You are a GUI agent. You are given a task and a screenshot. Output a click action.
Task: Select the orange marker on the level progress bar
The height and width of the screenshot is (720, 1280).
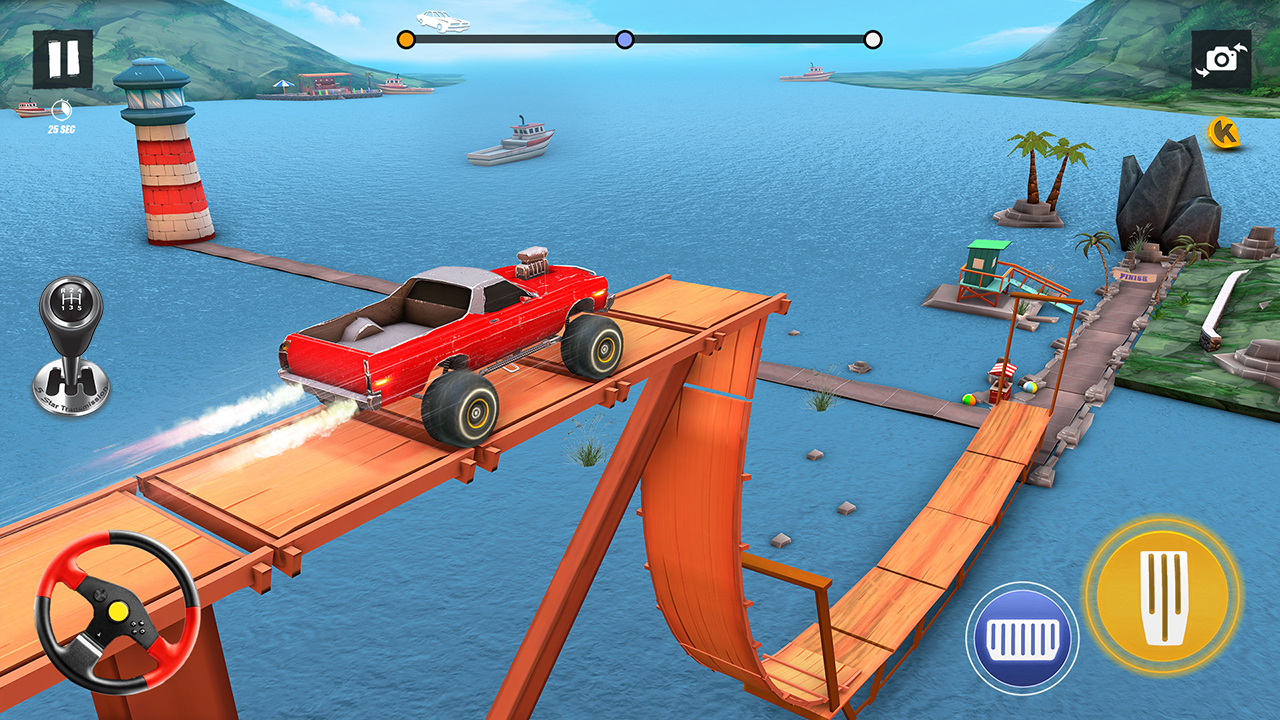[x=407, y=37]
